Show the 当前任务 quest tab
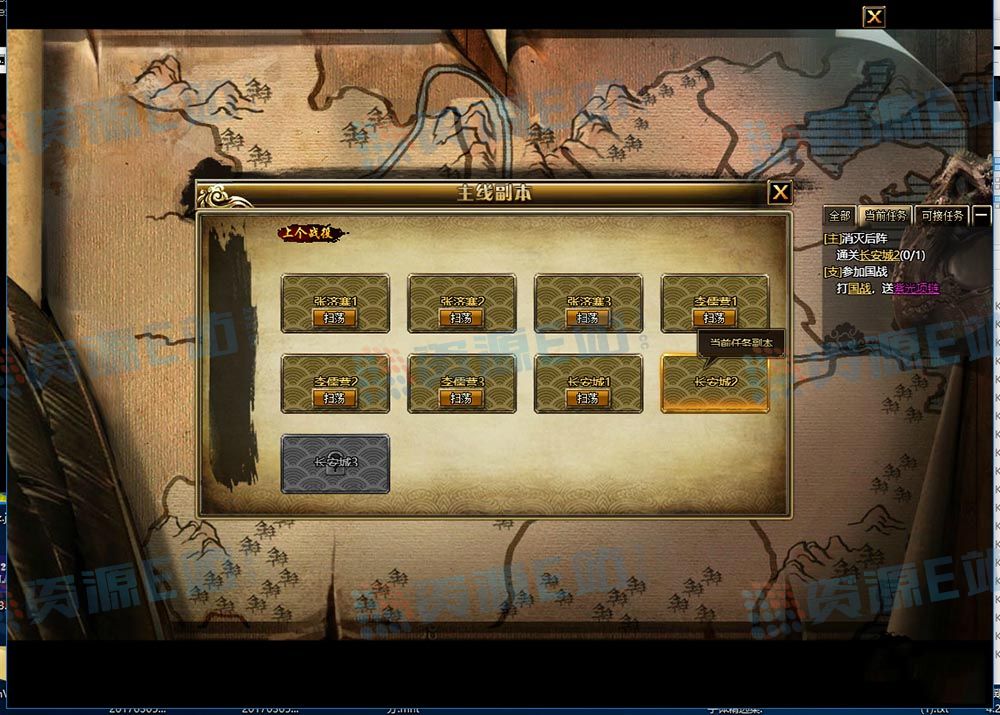This screenshot has width=1000, height=715. [x=886, y=216]
